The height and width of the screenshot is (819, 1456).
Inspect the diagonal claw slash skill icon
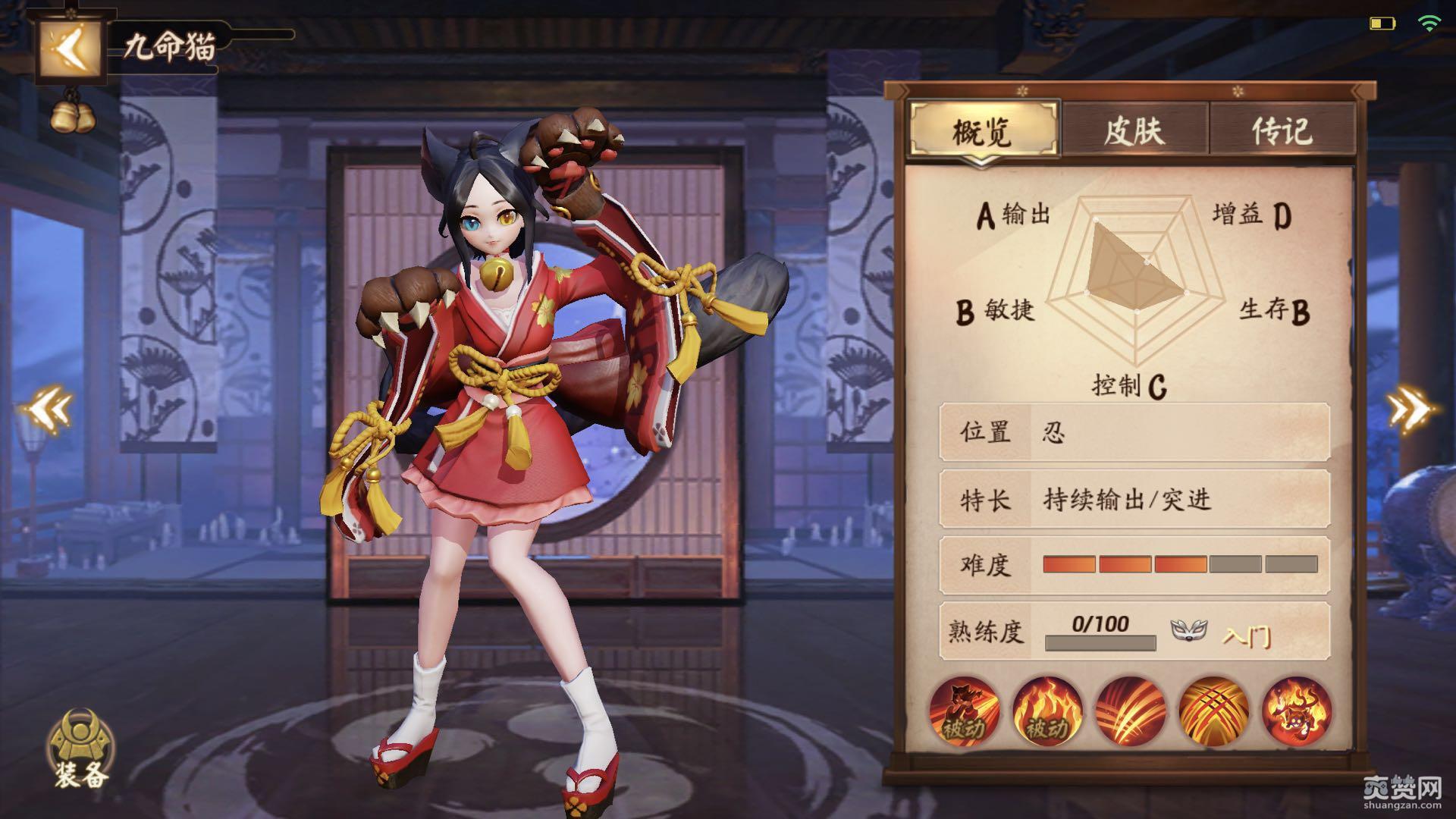pos(1131,711)
